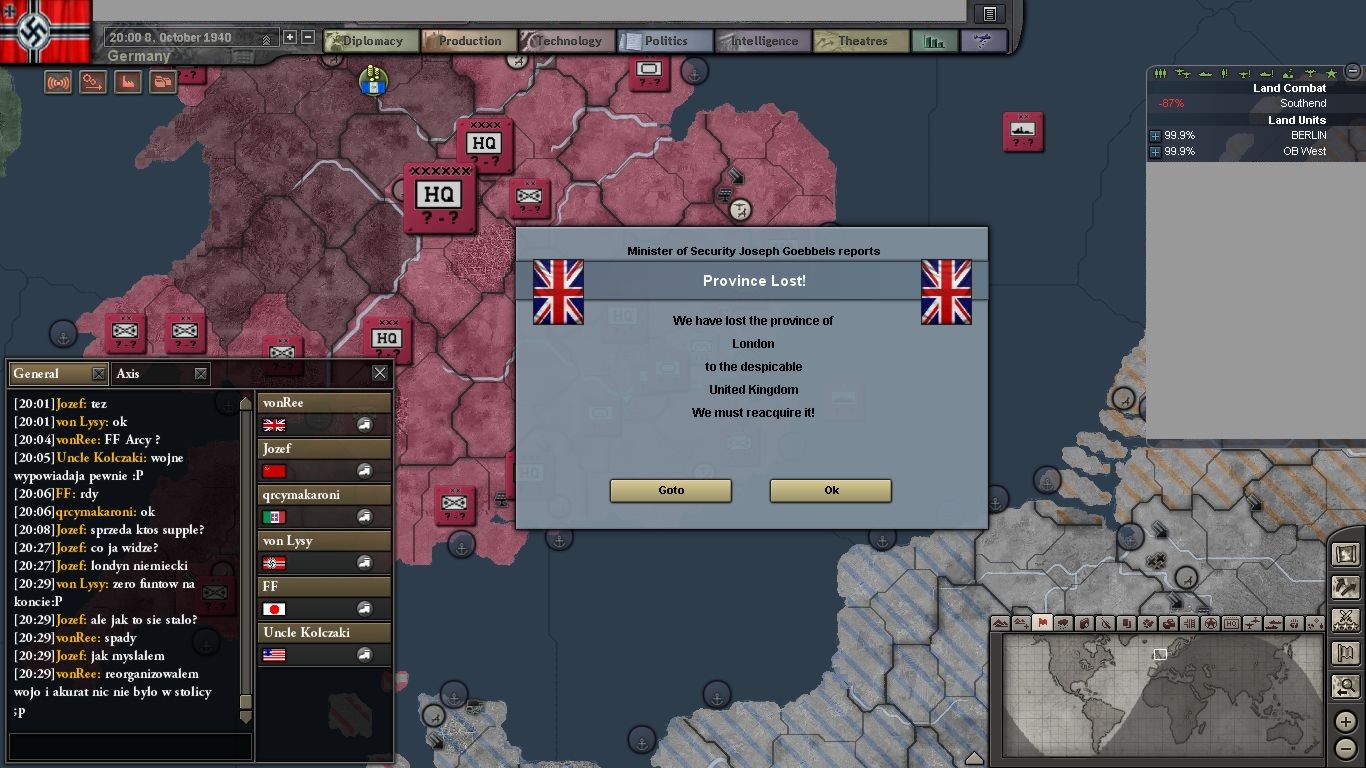Open the Intelligence screen
This screenshot has width=1366, height=768.
pos(762,41)
